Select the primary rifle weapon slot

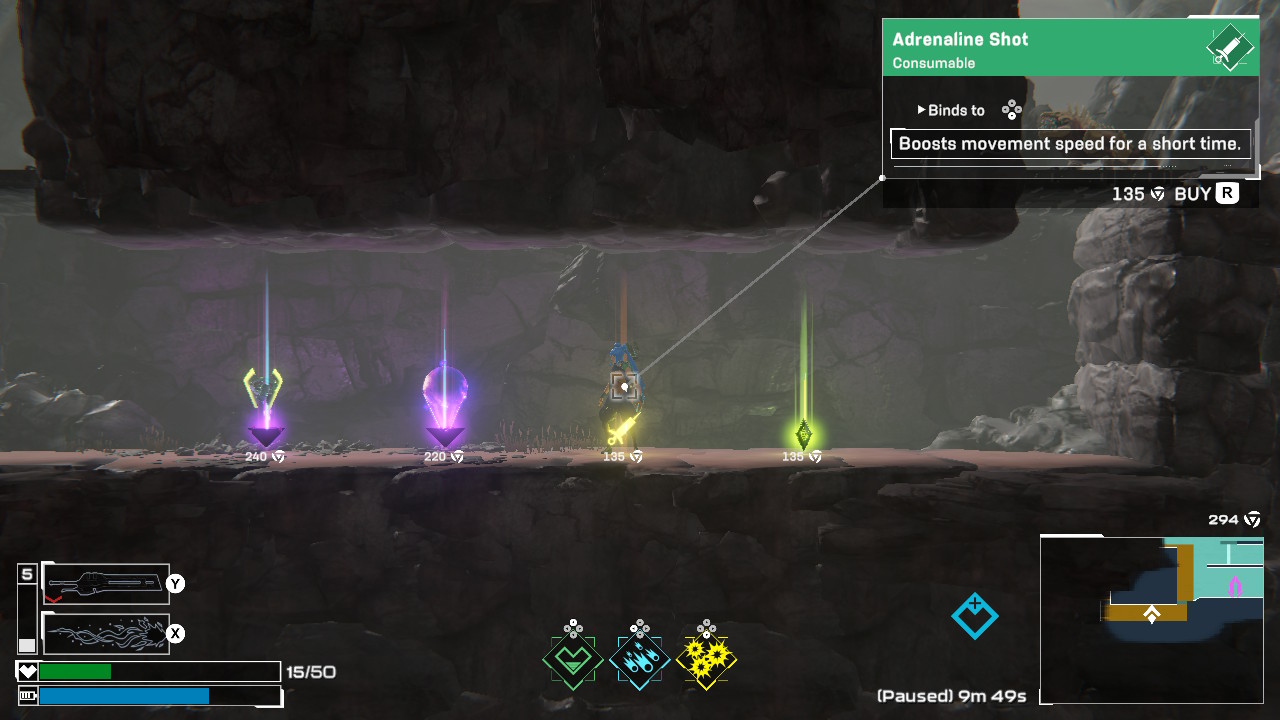click(x=105, y=584)
